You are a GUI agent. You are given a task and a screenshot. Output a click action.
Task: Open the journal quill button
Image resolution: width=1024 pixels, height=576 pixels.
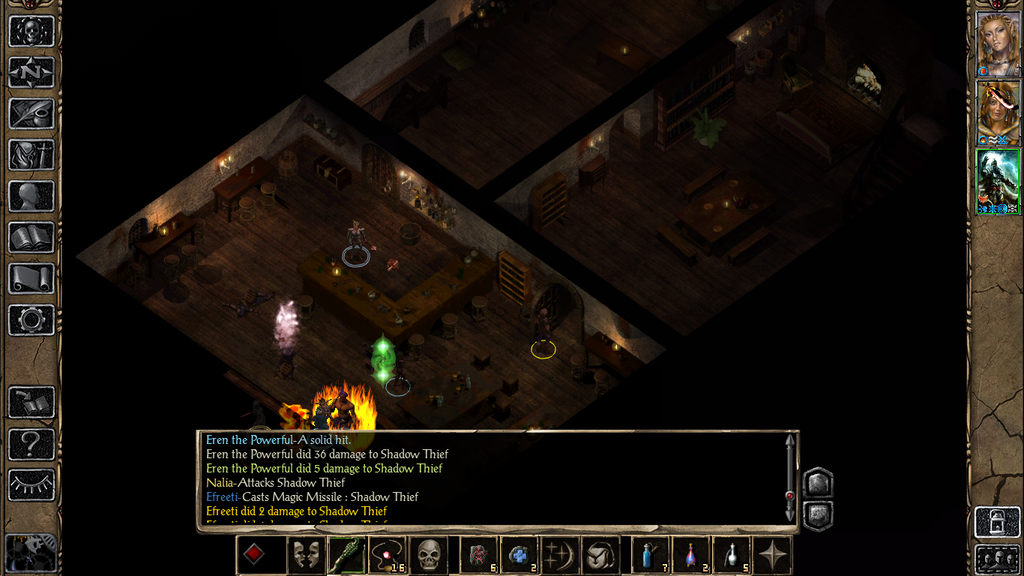(x=31, y=113)
